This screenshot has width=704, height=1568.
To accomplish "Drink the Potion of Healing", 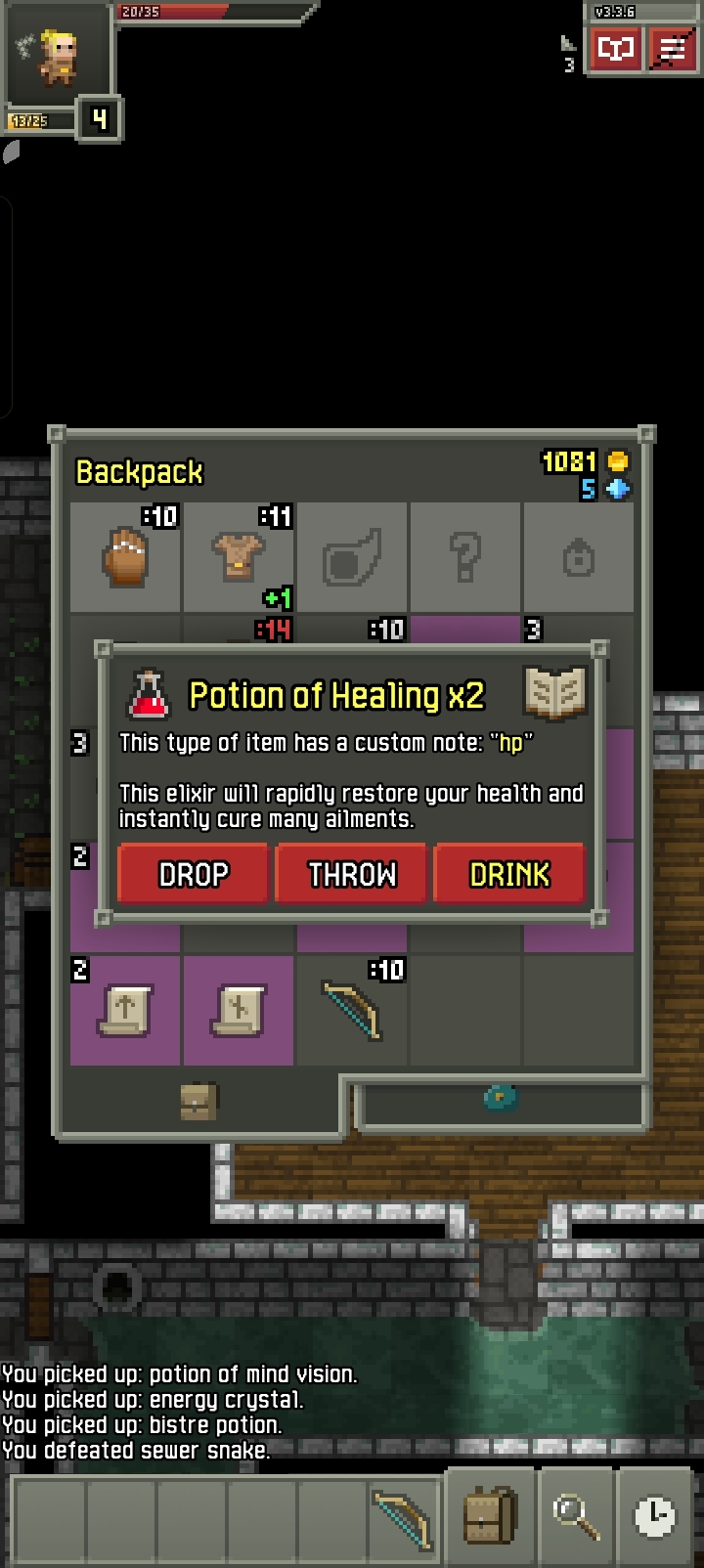I will [509, 873].
